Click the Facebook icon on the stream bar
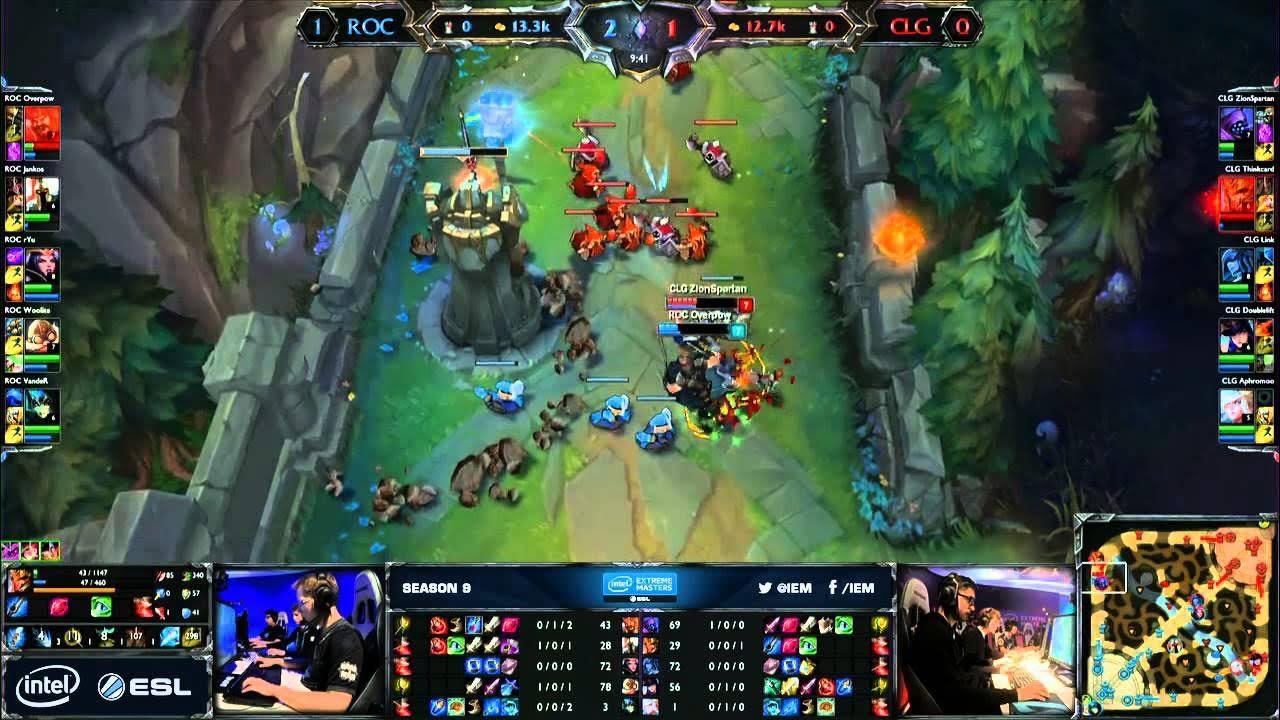1280x720 pixels. [x=832, y=588]
